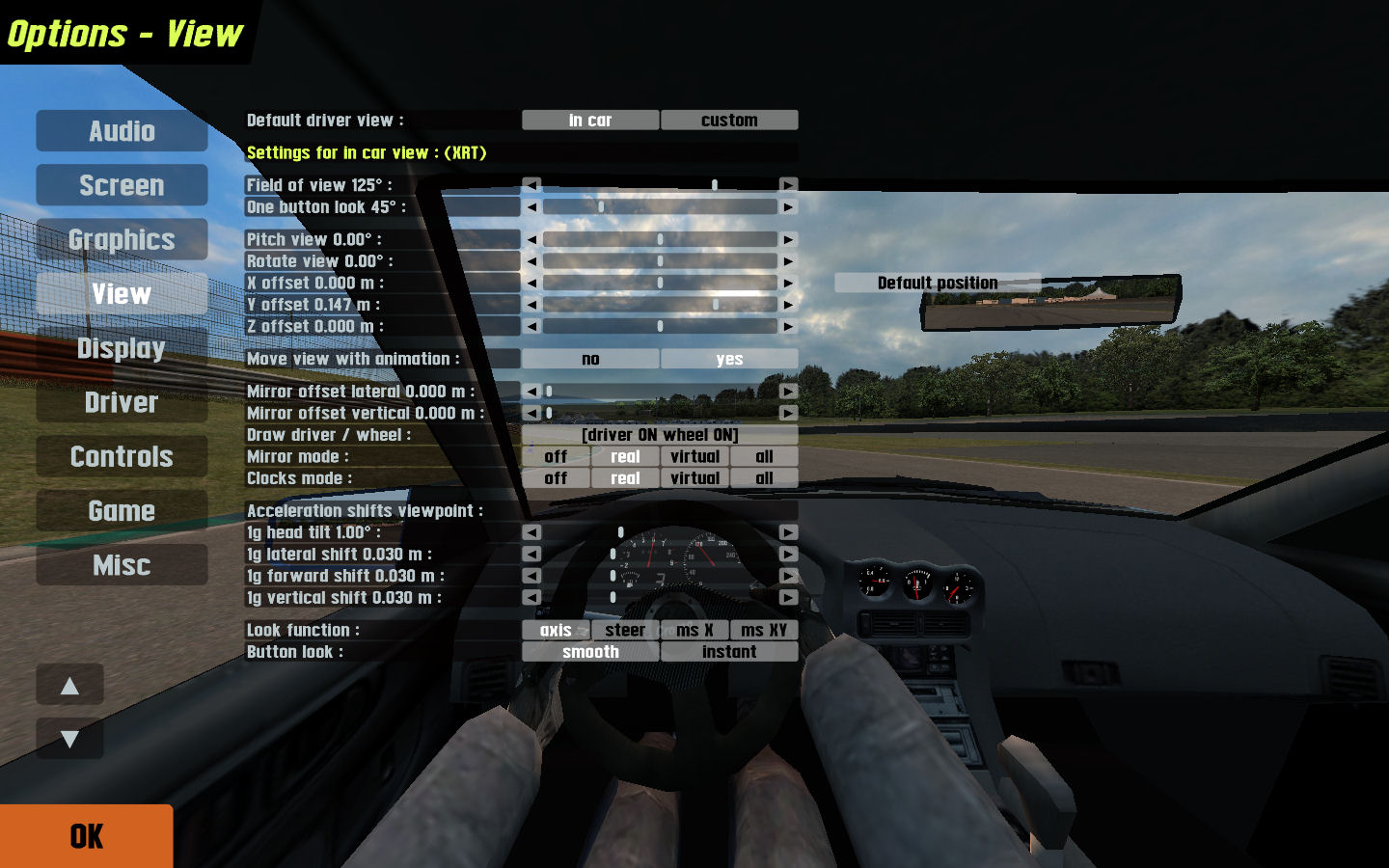
Task: Open the Audio options section
Action: click(x=122, y=131)
